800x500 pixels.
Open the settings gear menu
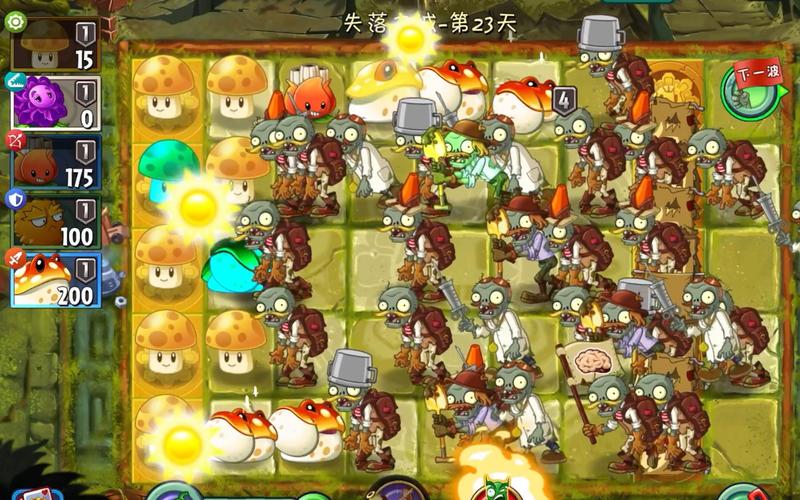tap(16, 20)
